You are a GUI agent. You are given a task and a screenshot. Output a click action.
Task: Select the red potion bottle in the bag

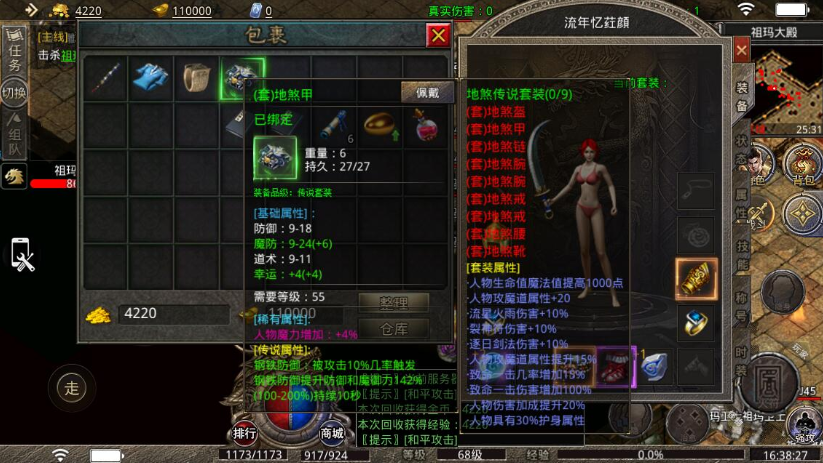pyautogui.click(x=425, y=124)
